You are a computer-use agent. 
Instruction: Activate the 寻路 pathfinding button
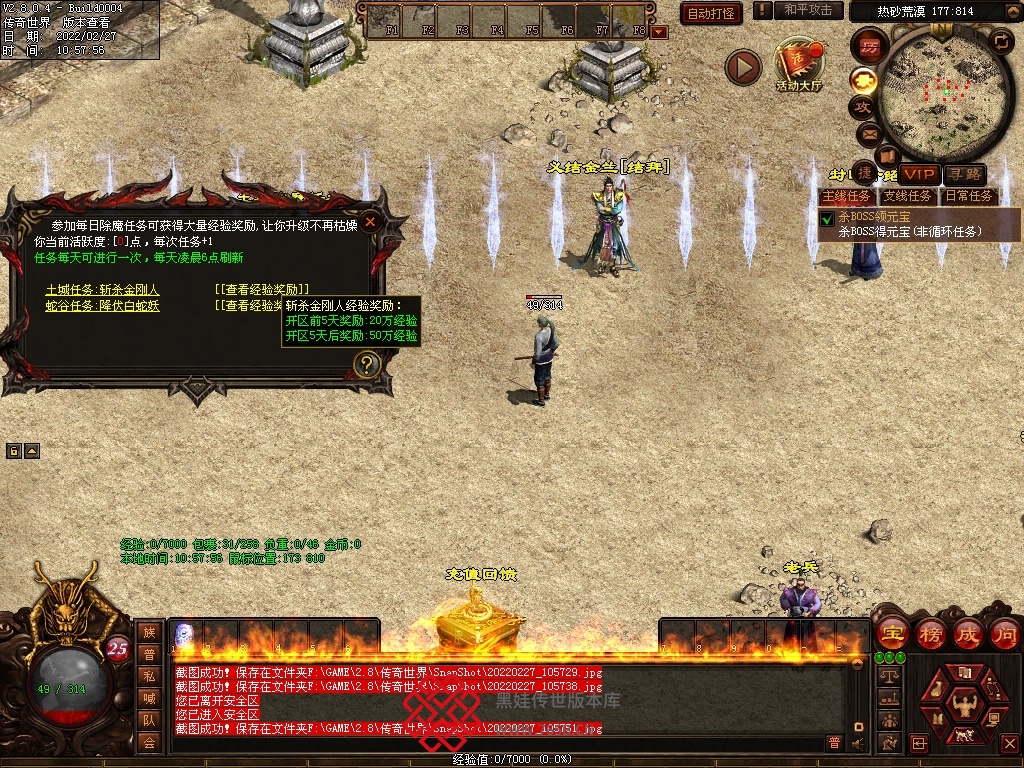click(964, 175)
